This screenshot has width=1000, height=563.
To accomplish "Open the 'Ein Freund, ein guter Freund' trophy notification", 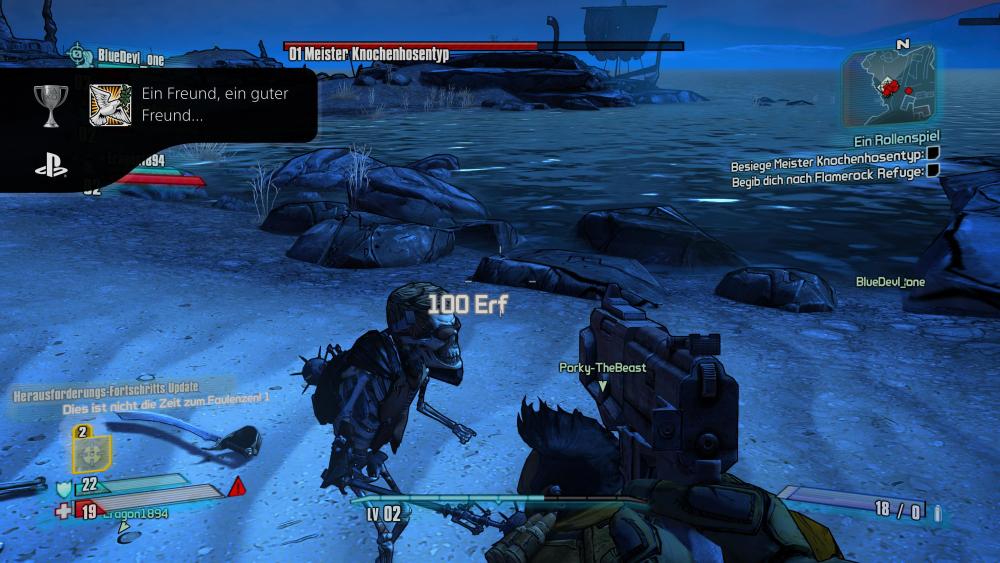I will (x=214, y=104).
